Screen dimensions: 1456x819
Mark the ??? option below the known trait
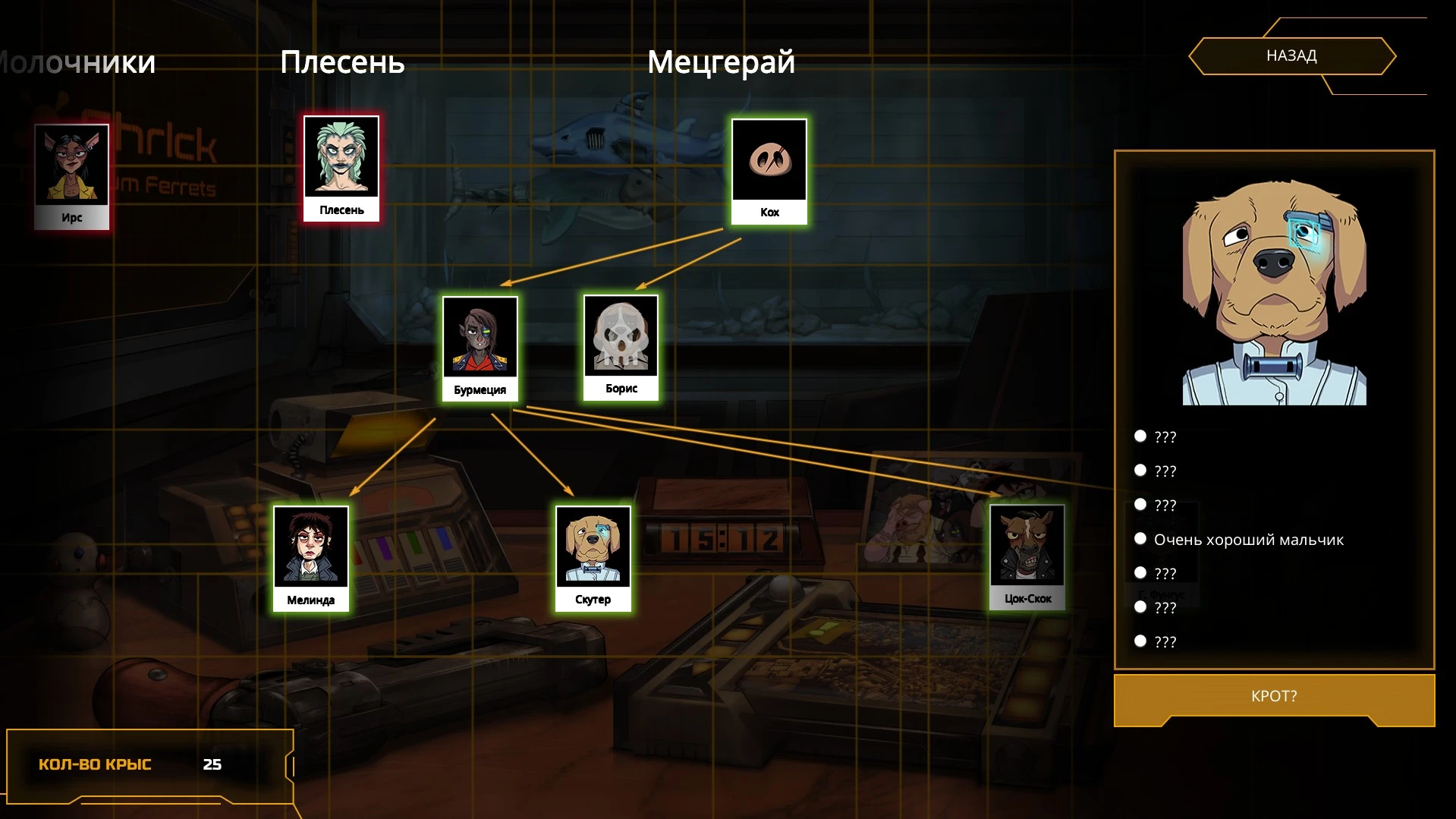[x=1163, y=573]
